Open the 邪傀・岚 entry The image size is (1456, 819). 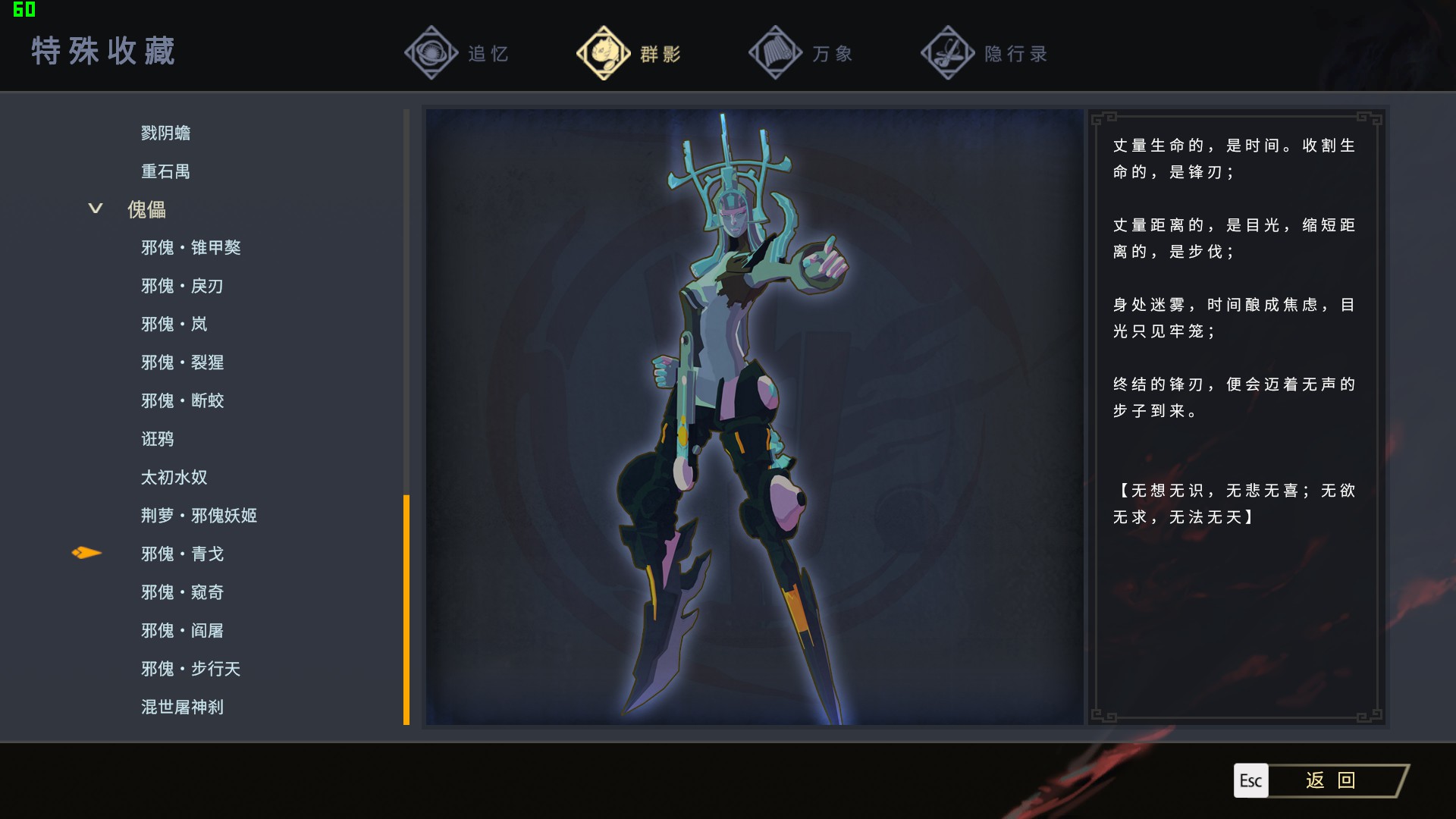[x=174, y=324]
